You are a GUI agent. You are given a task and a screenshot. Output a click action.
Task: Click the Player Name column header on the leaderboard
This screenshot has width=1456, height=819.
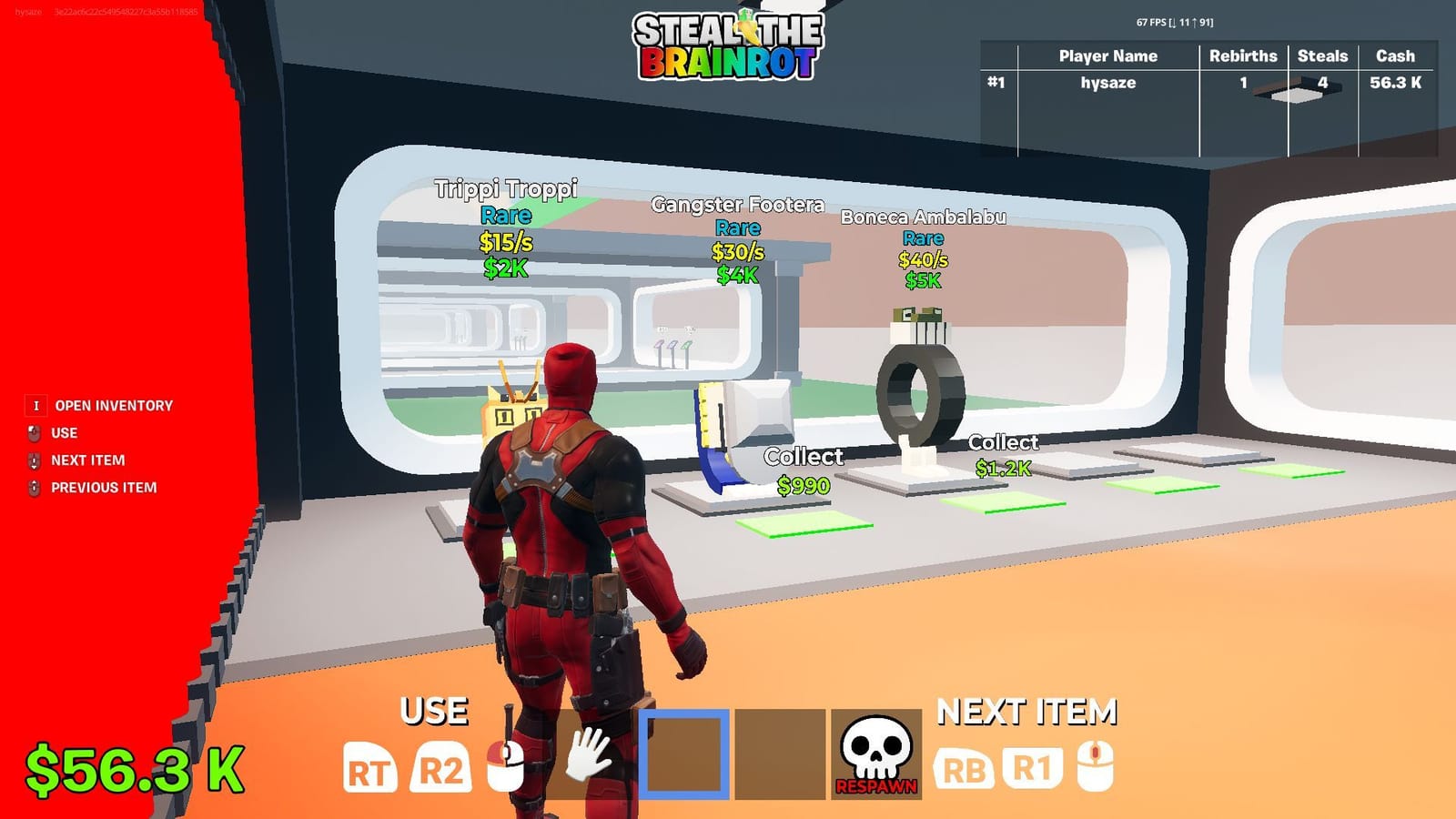pyautogui.click(x=1107, y=56)
